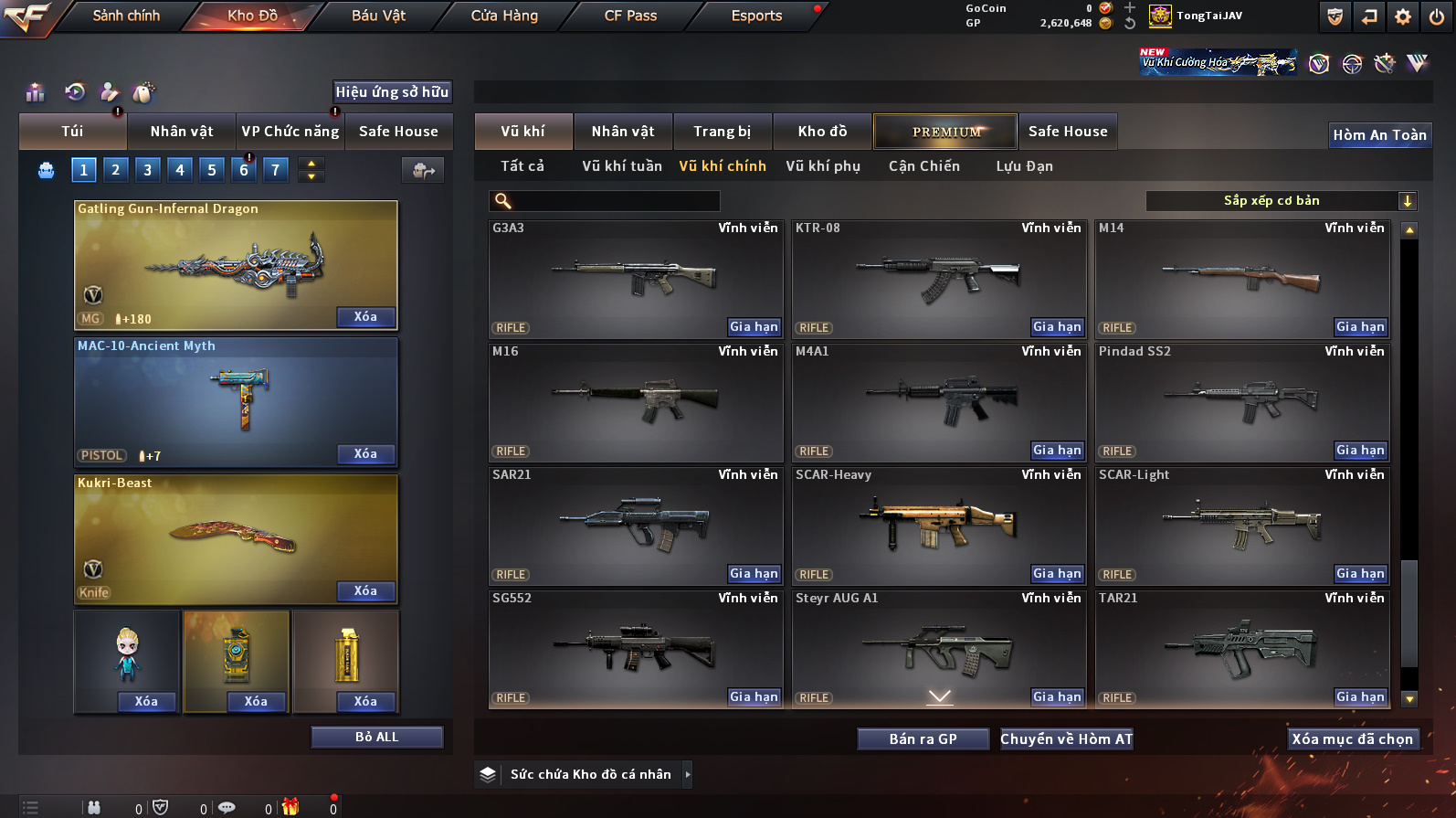Filter by Vũ khí phụ secondary weapons
Viewport: 1456px width, 818px height.
pyautogui.click(x=822, y=166)
